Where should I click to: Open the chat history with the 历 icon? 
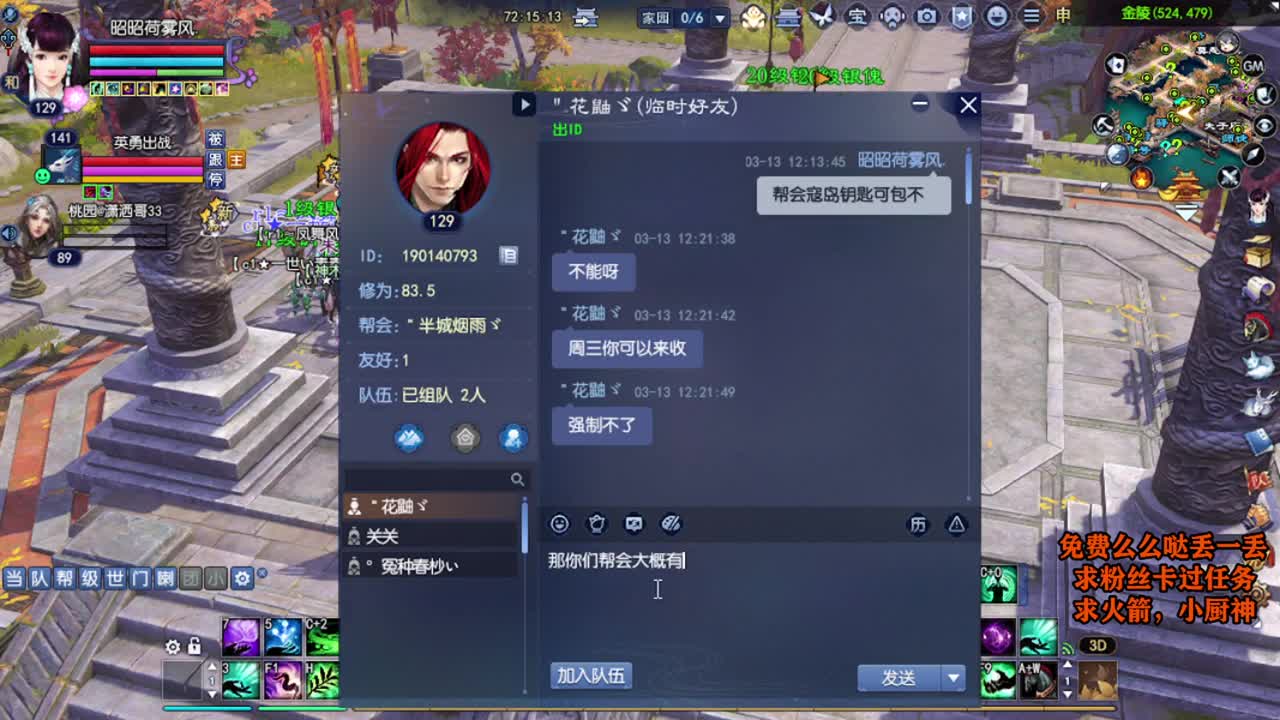tap(918, 524)
